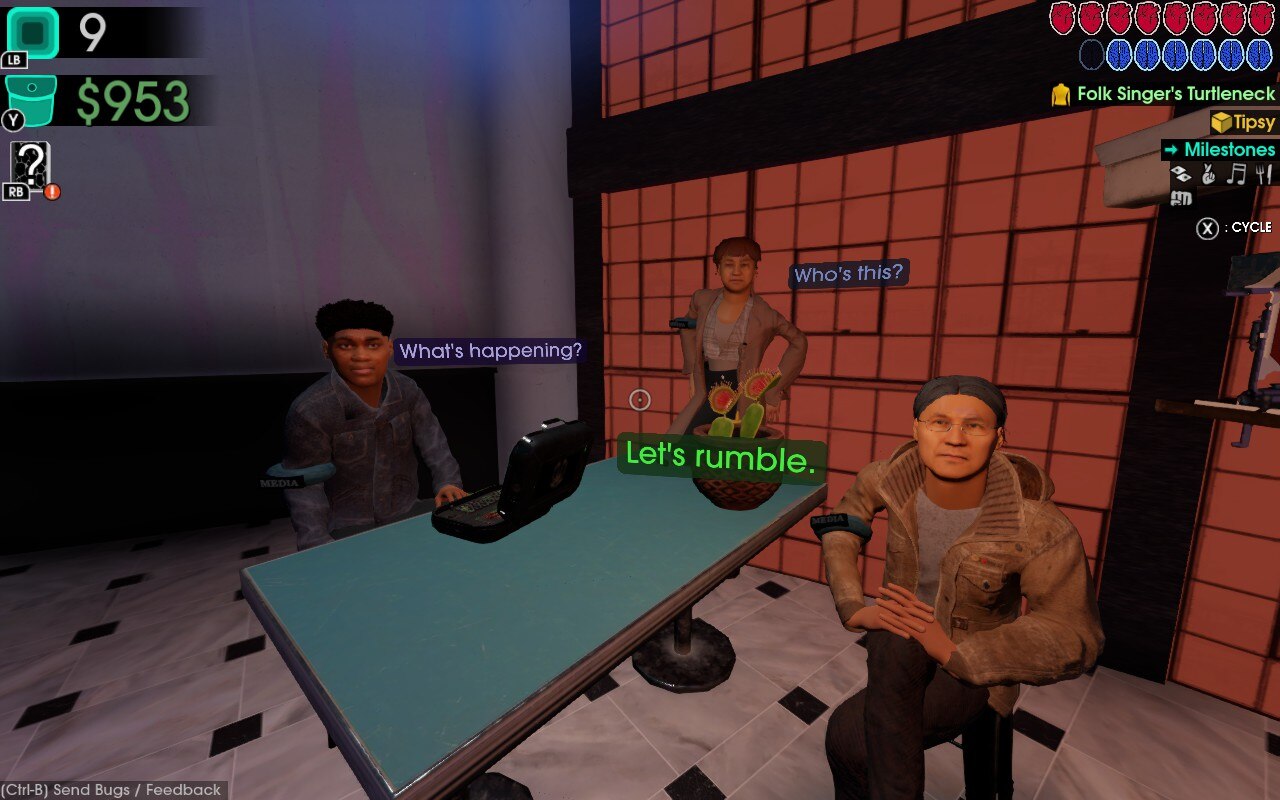
Task: Select the dice Milestones icon
Action: 1181,173
